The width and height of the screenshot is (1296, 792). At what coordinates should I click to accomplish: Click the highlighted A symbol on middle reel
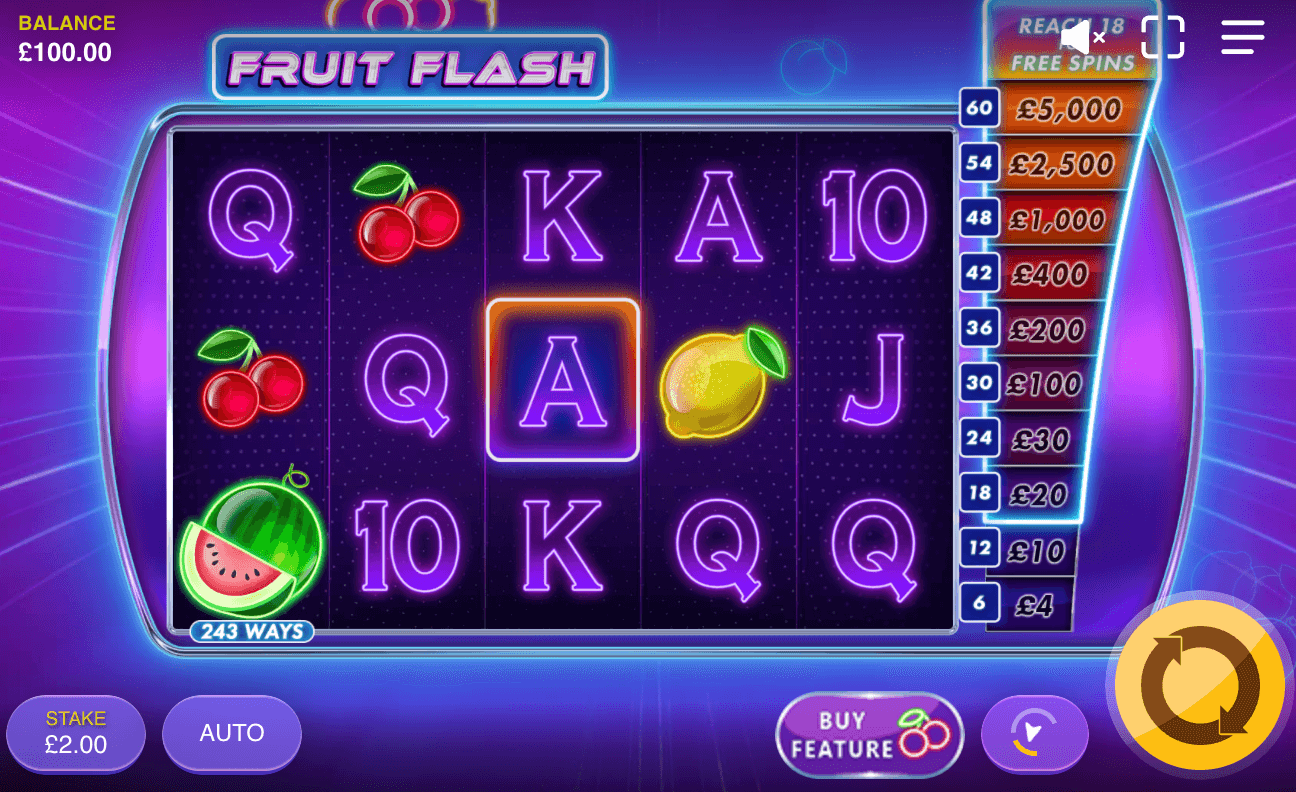click(x=563, y=378)
